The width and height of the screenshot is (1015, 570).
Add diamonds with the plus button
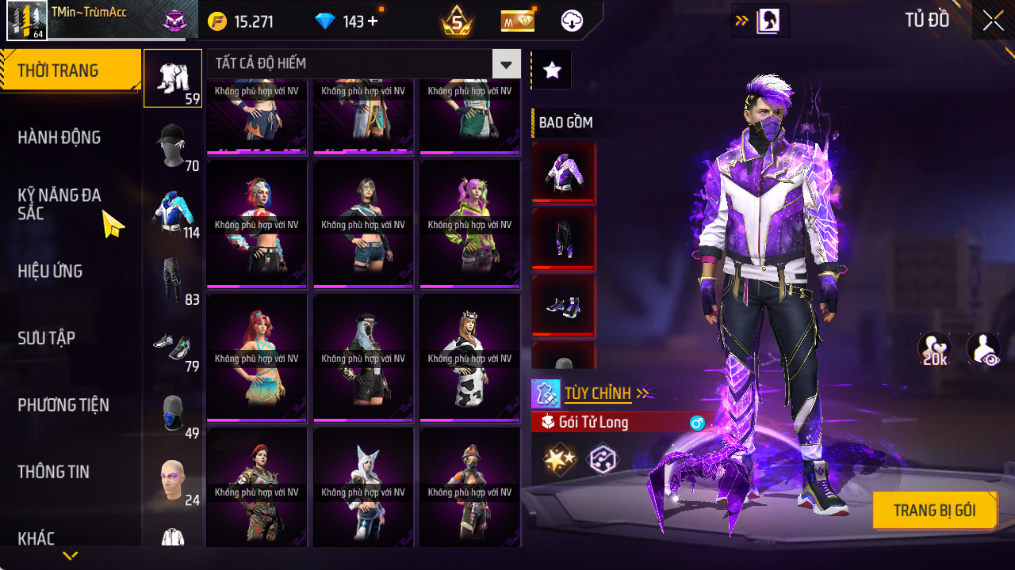click(x=373, y=21)
